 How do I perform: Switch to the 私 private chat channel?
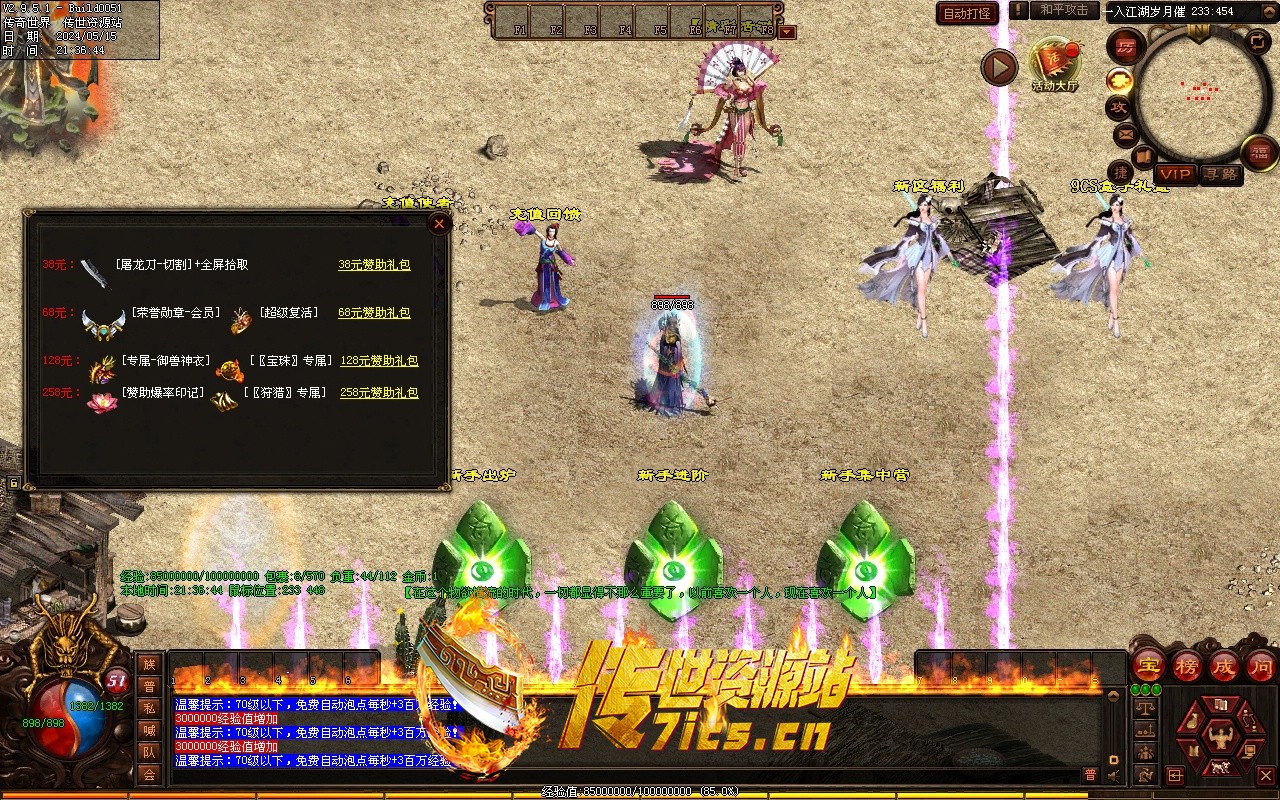click(149, 708)
